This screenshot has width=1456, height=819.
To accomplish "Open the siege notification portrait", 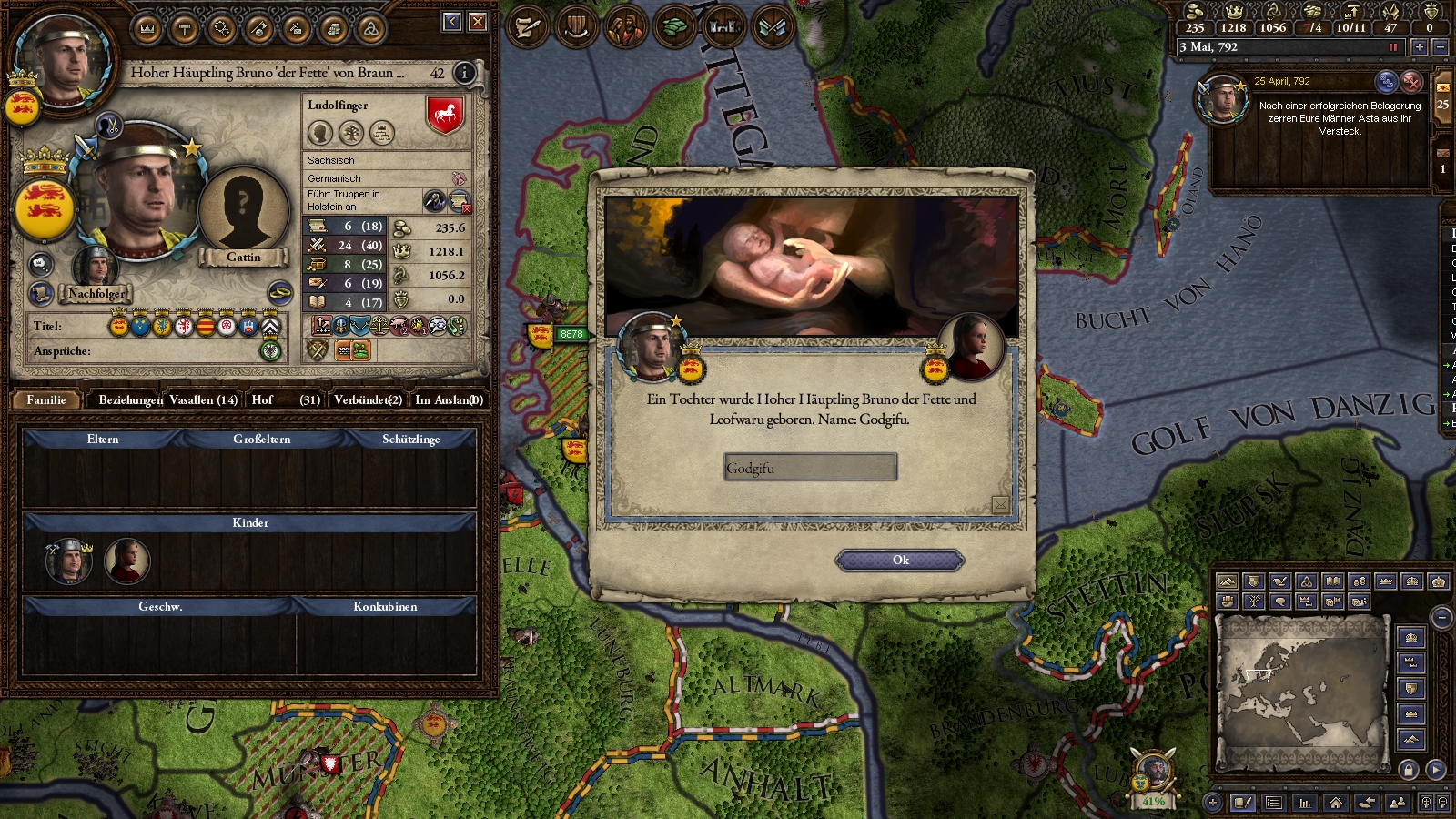I will (x=1221, y=100).
